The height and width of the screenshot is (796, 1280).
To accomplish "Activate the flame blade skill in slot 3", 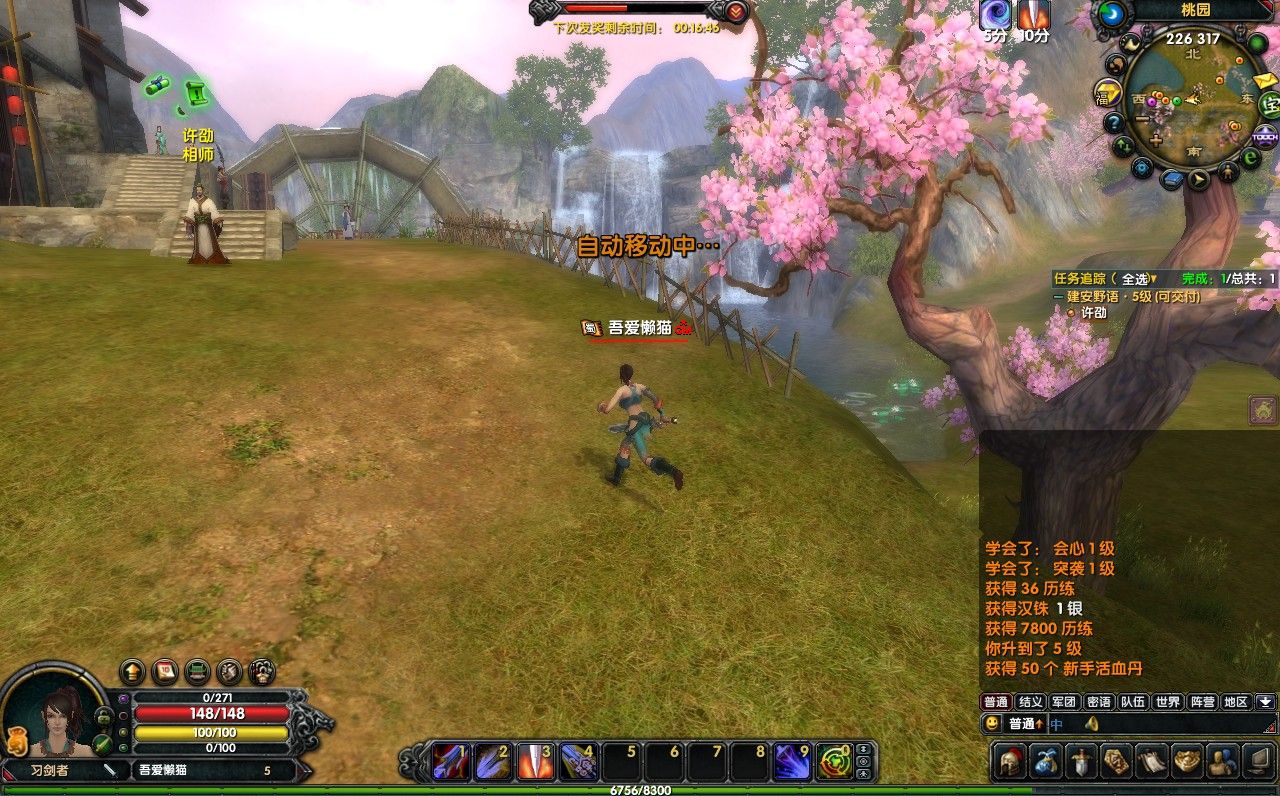I will point(535,762).
